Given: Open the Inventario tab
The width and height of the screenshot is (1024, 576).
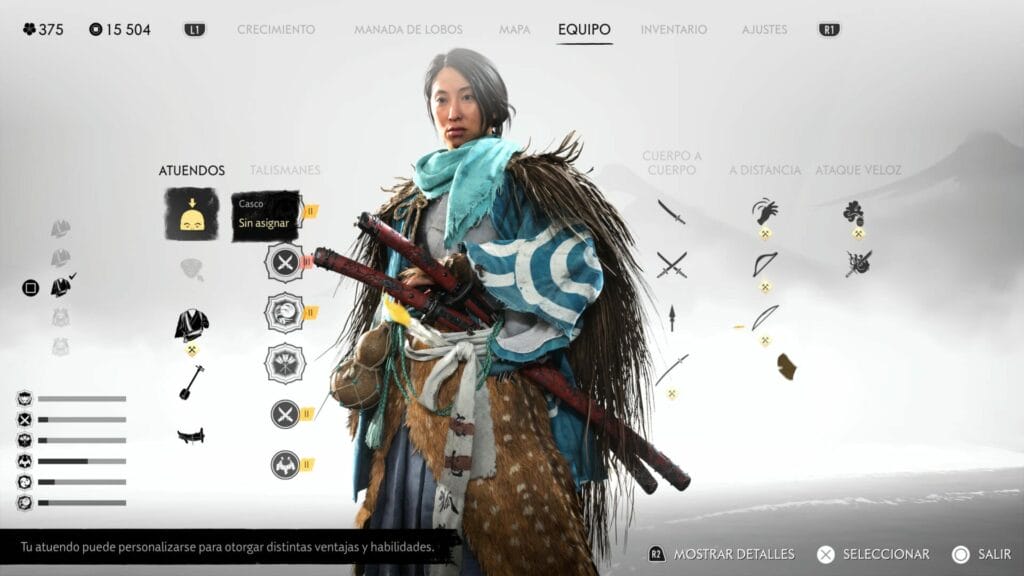Looking at the screenshot, I should tap(673, 30).
